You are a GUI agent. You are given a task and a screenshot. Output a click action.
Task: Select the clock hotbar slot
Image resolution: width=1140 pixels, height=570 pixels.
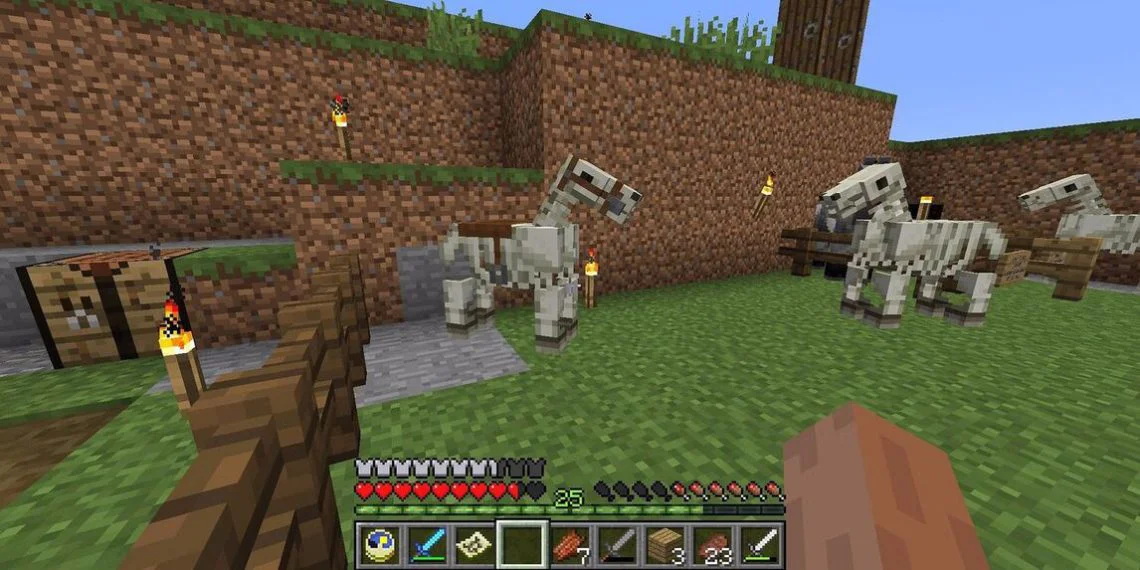(x=380, y=544)
